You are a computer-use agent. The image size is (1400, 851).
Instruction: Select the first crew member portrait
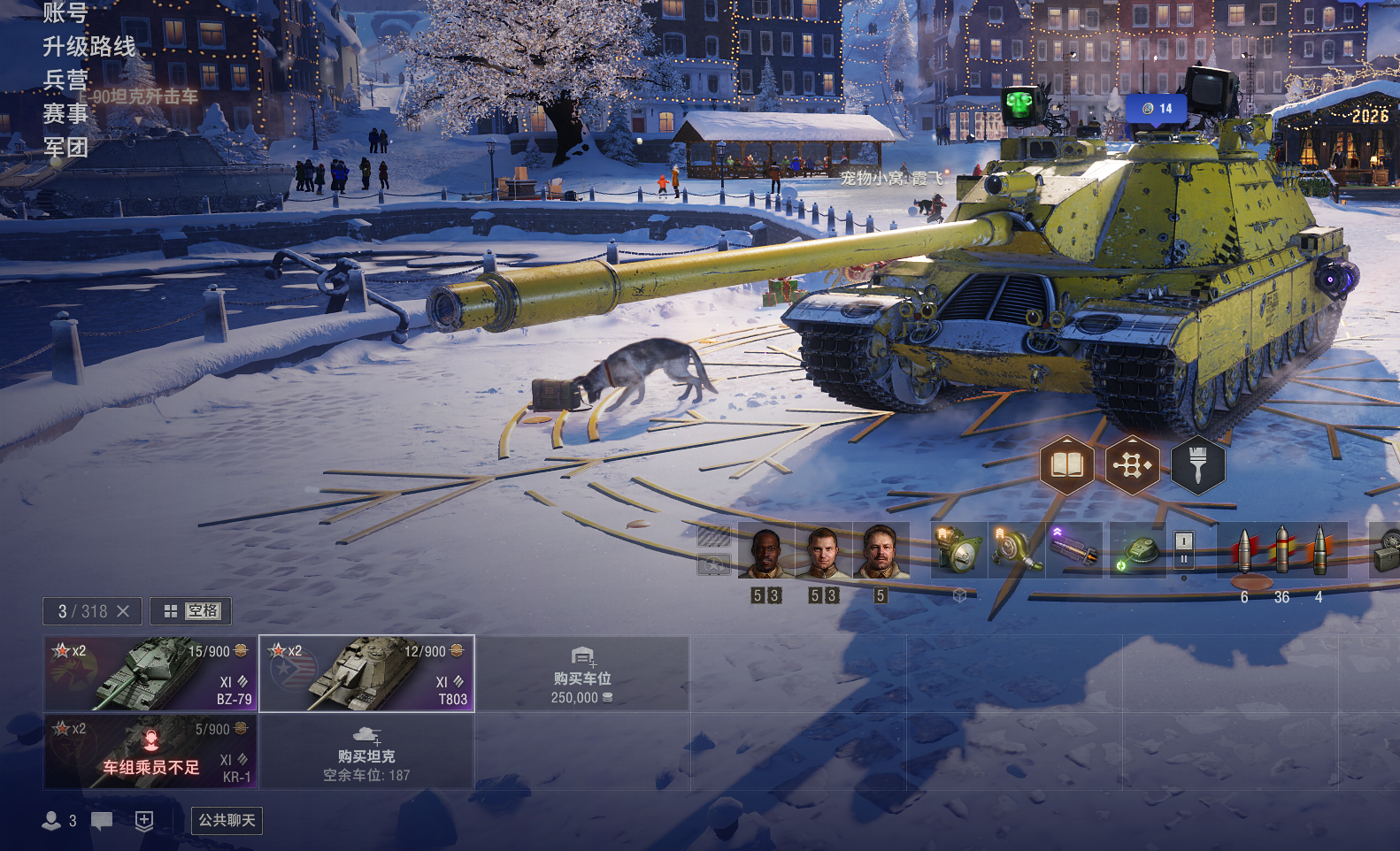pos(765,551)
